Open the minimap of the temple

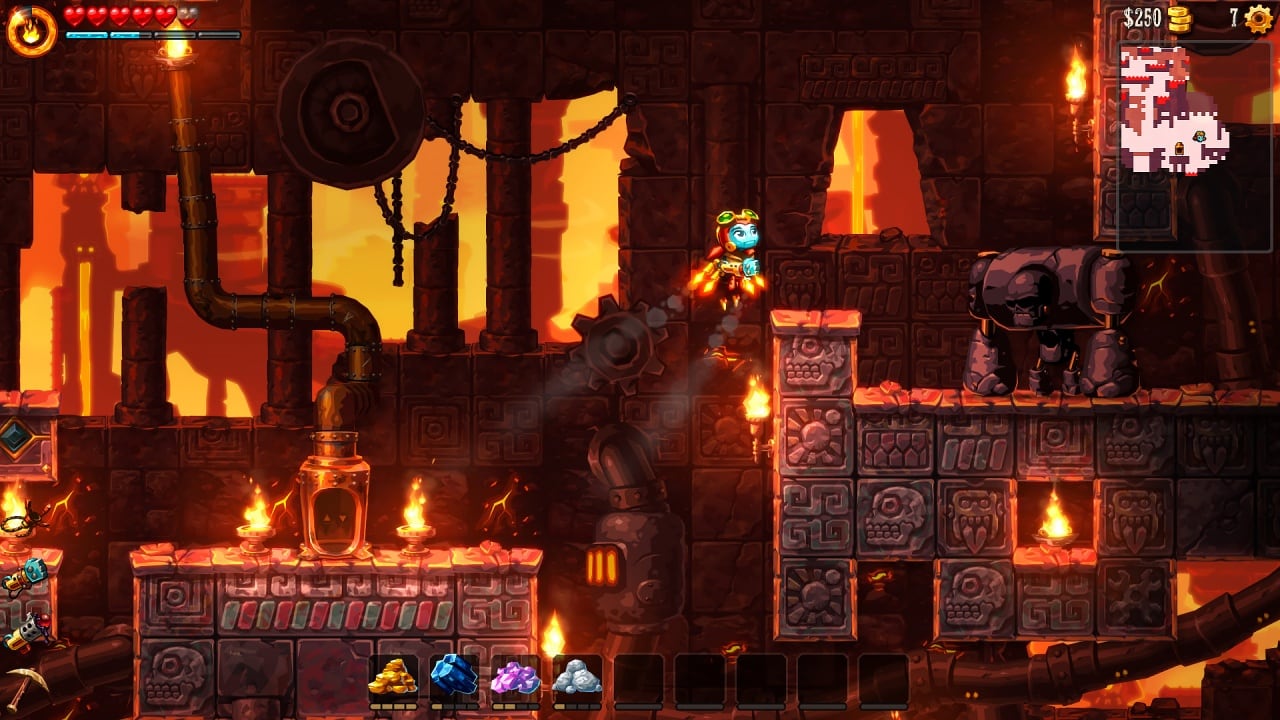tap(1174, 111)
